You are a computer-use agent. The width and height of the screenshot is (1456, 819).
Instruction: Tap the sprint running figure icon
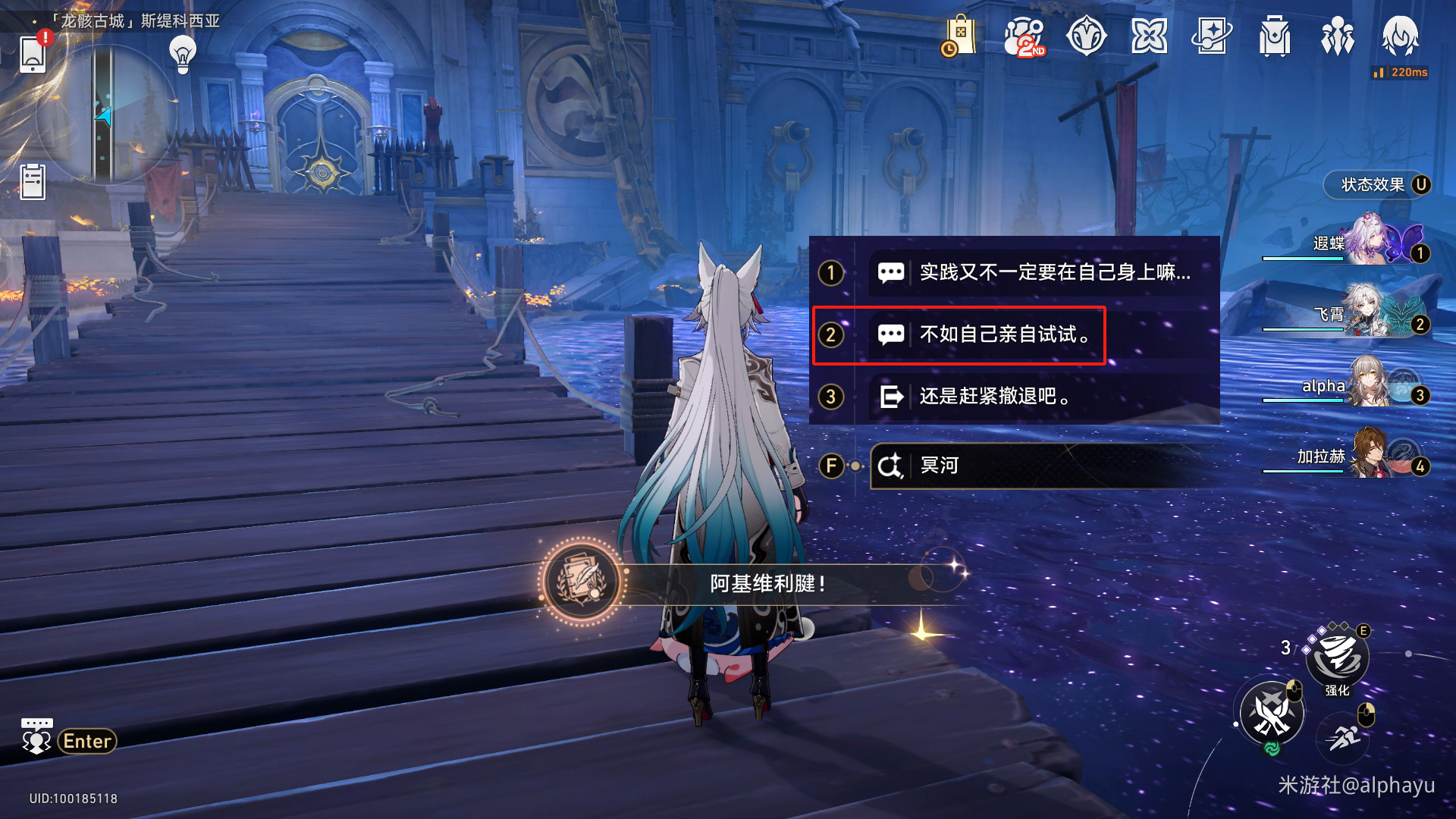click(x=1344, y=738)
